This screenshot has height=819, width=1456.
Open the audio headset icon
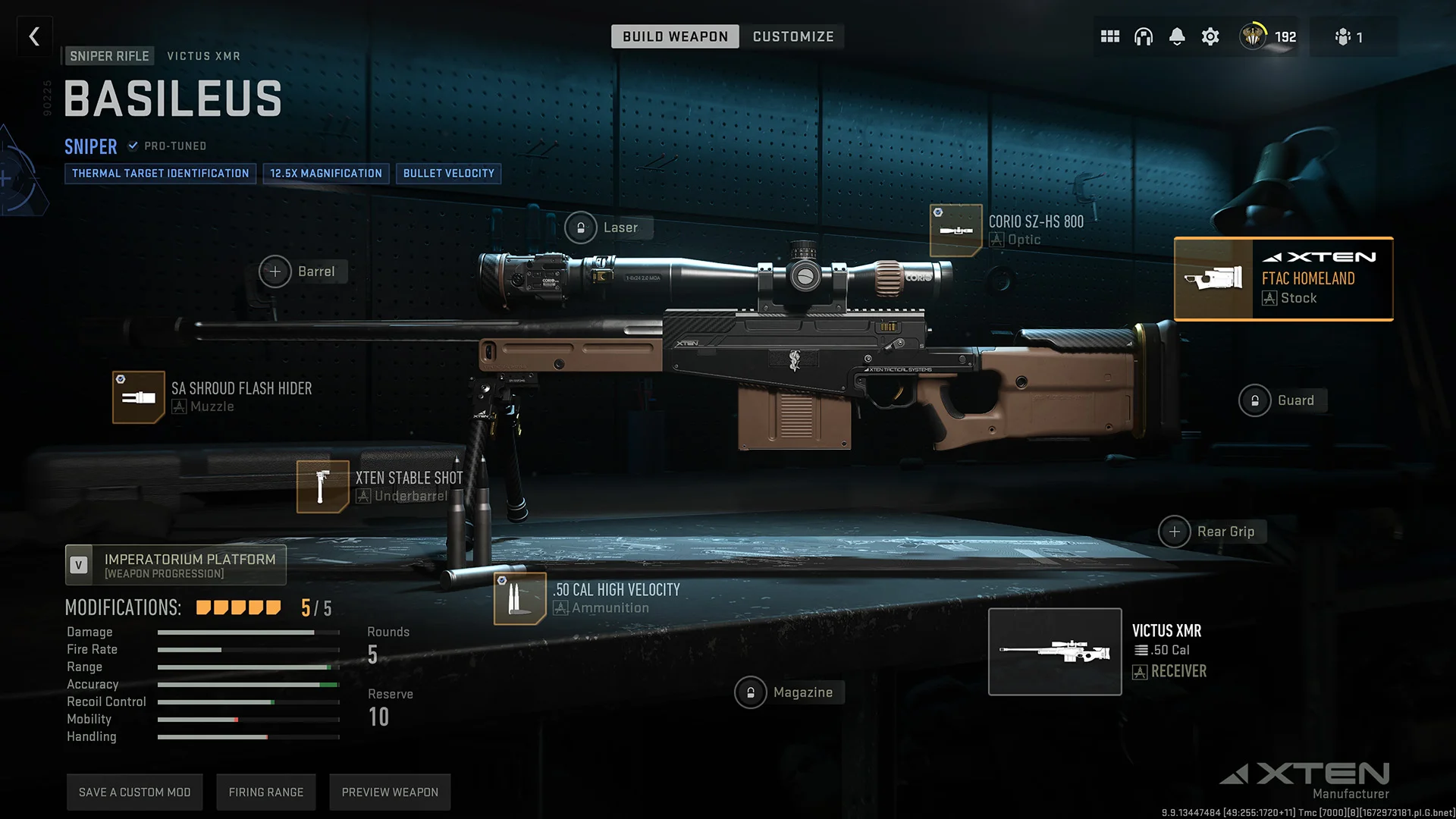tap(1144, 36)
